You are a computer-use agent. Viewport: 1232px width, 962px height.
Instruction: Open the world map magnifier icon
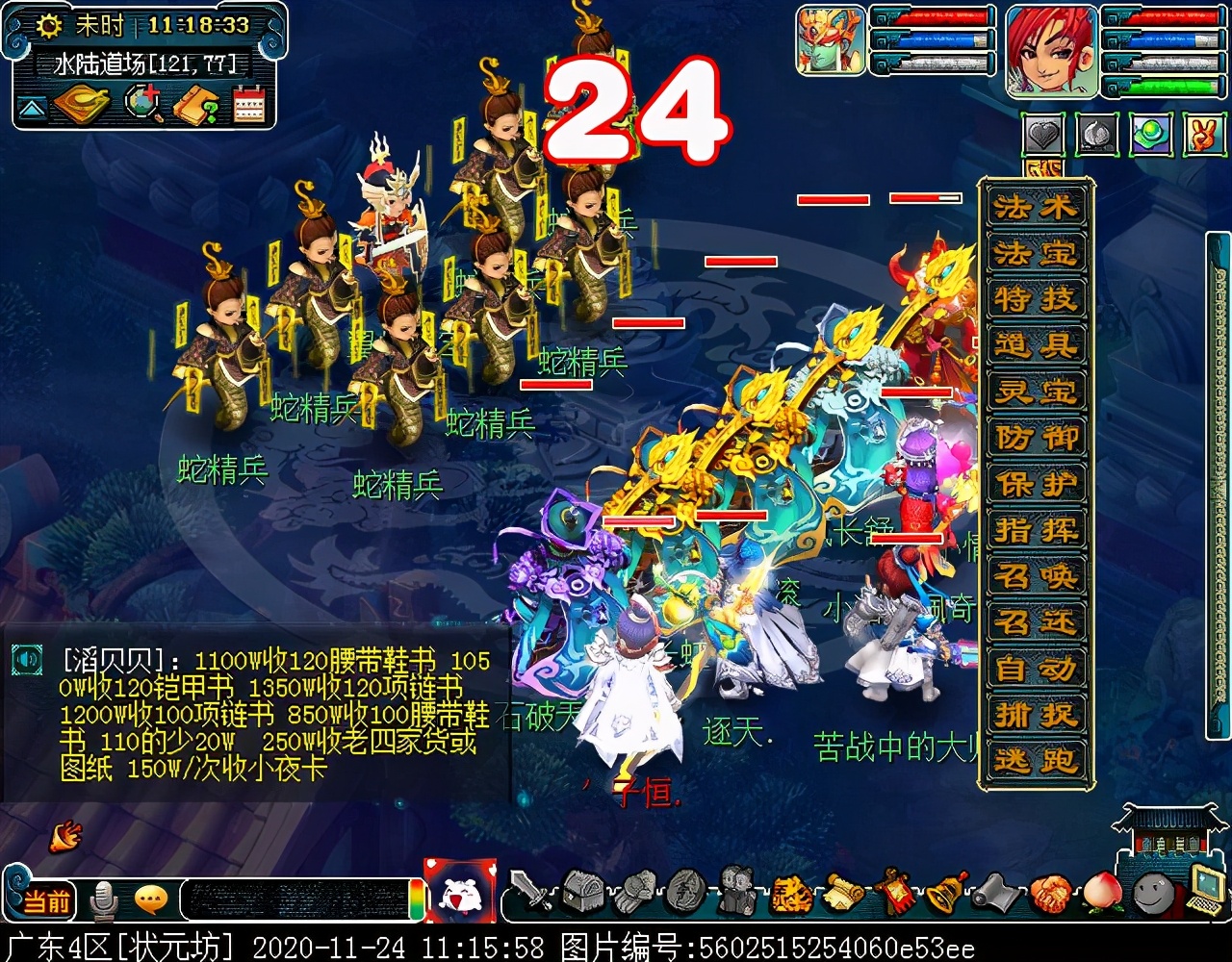point(144,104)
